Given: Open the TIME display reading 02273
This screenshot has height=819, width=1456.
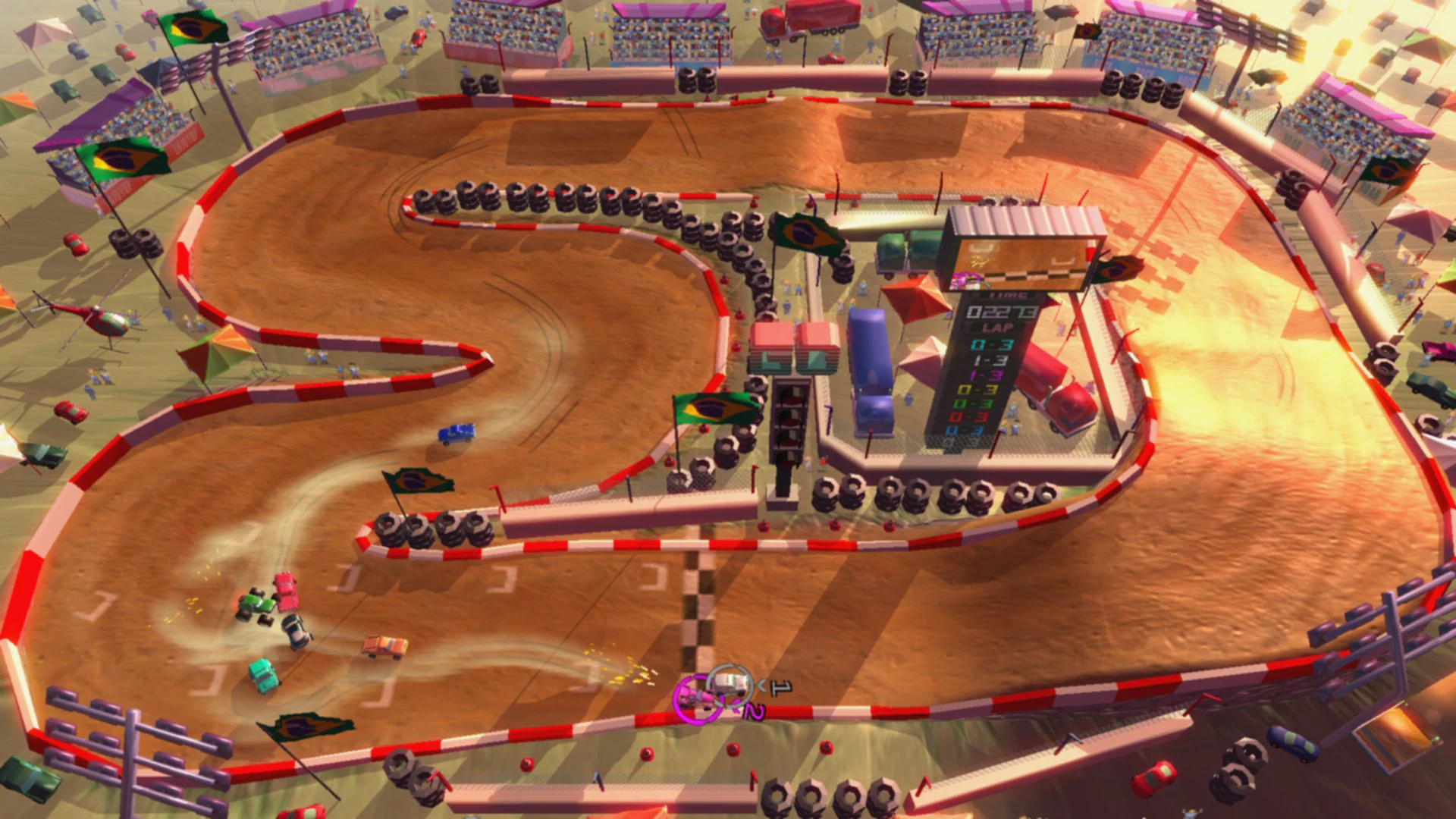Looking at the screenshot, I should click(x=1000, y=312).
